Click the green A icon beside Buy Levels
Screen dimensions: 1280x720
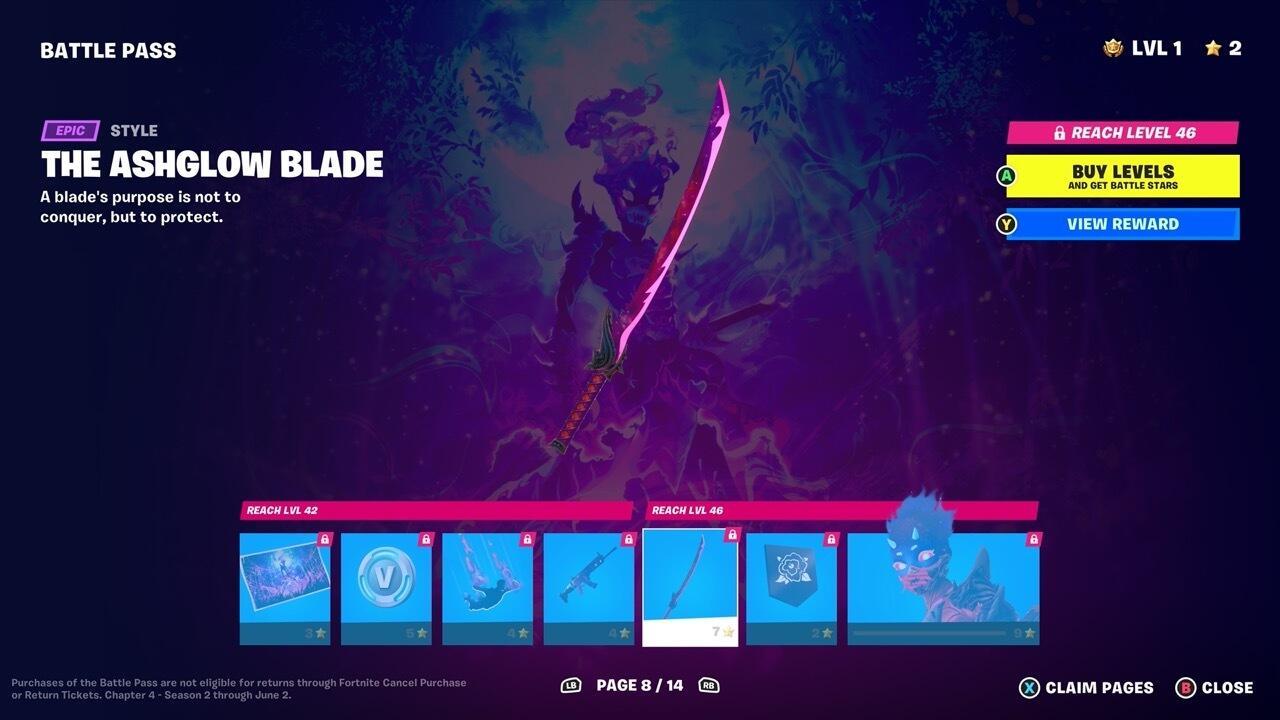(1006, 176)
